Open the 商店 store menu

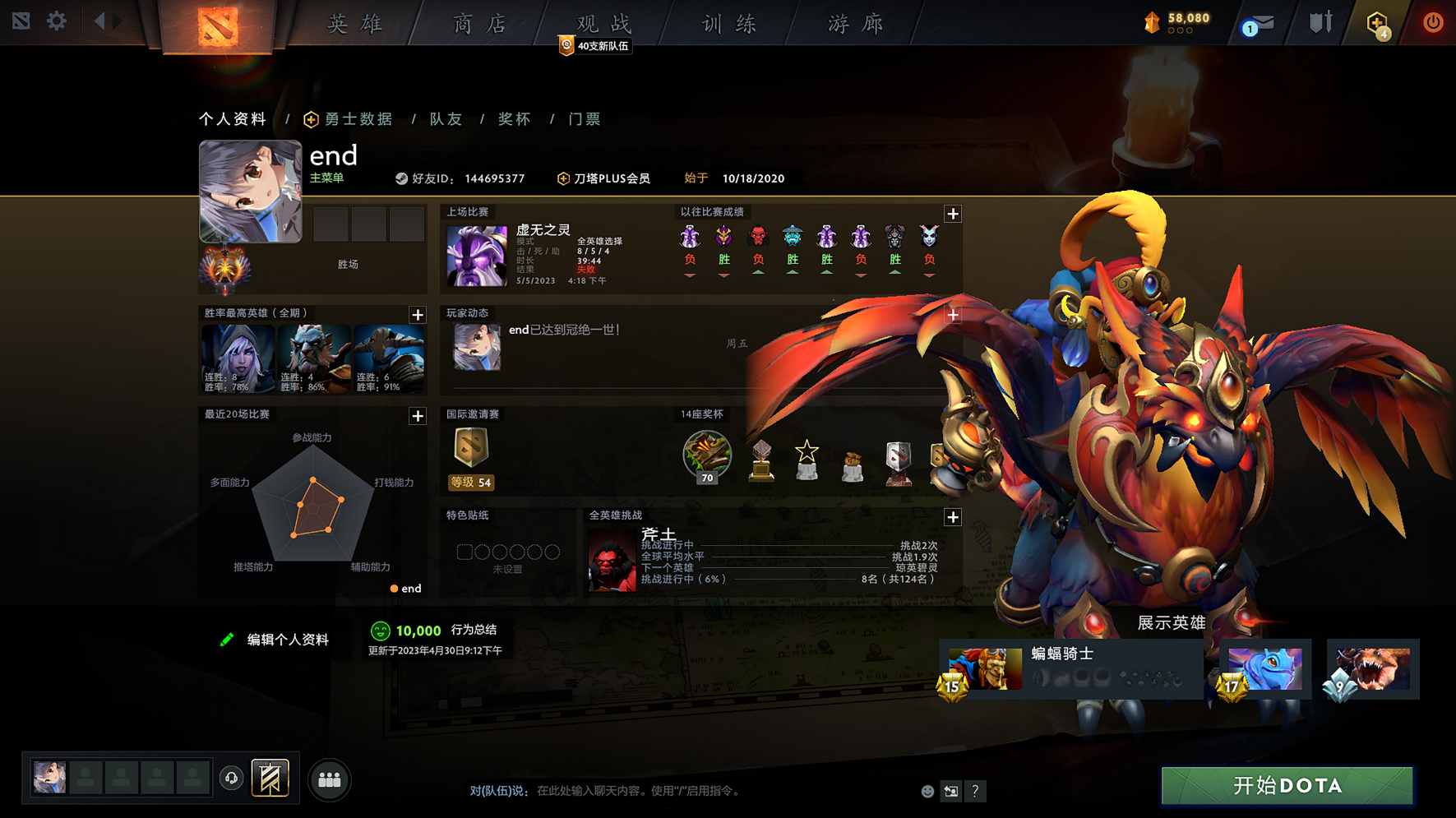point(480,24)
